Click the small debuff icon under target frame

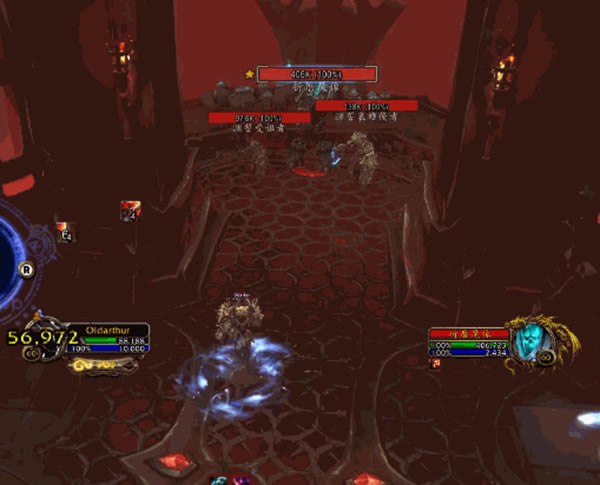coord(435,364)
